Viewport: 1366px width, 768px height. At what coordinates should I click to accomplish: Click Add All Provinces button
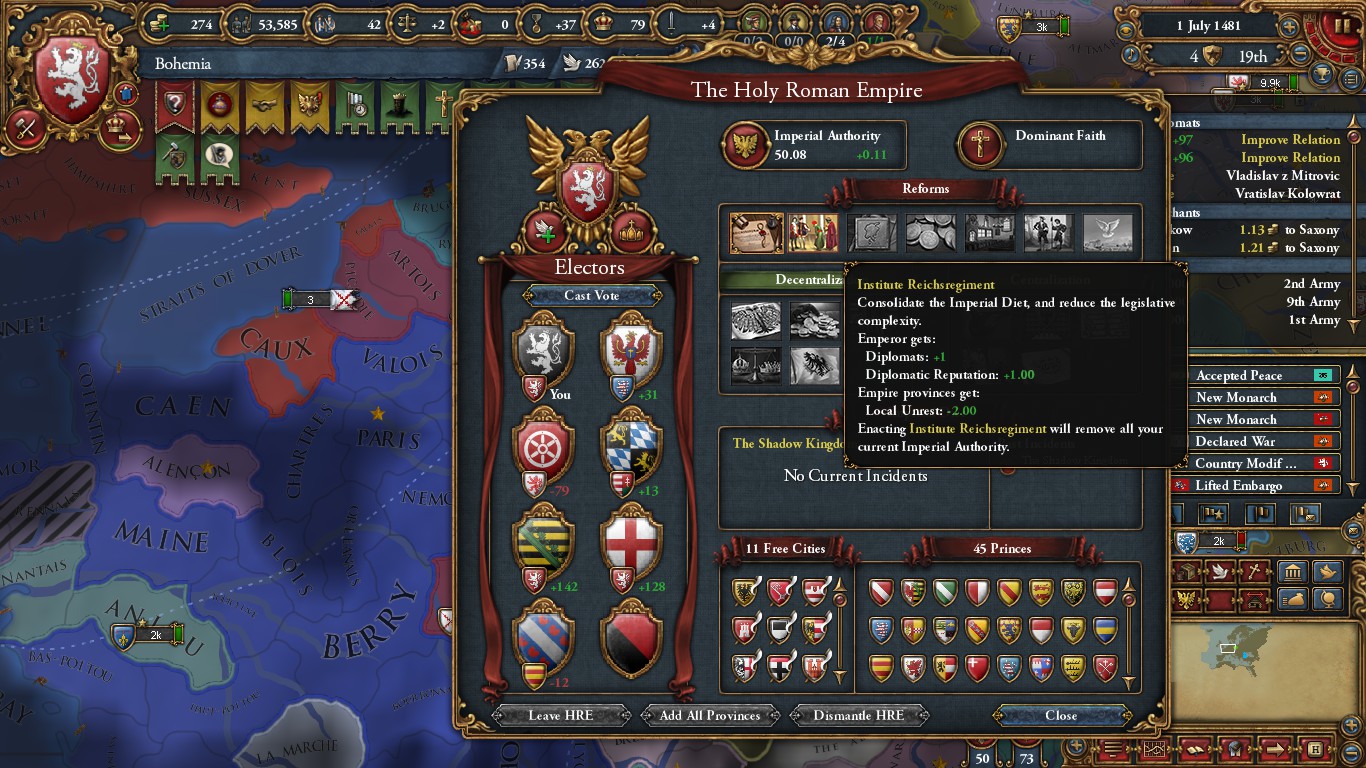(x=710, y=715)
